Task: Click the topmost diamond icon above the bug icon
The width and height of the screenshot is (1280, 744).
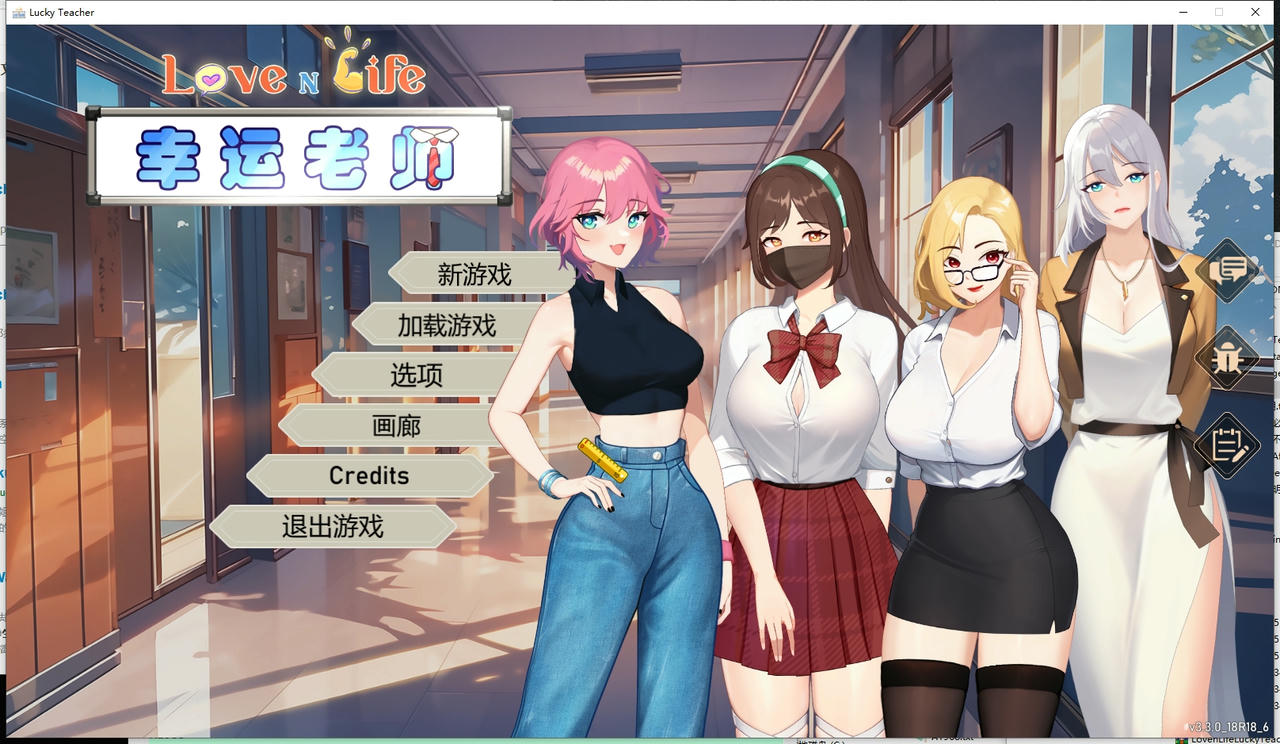Action: click(x=1228, y=270)
